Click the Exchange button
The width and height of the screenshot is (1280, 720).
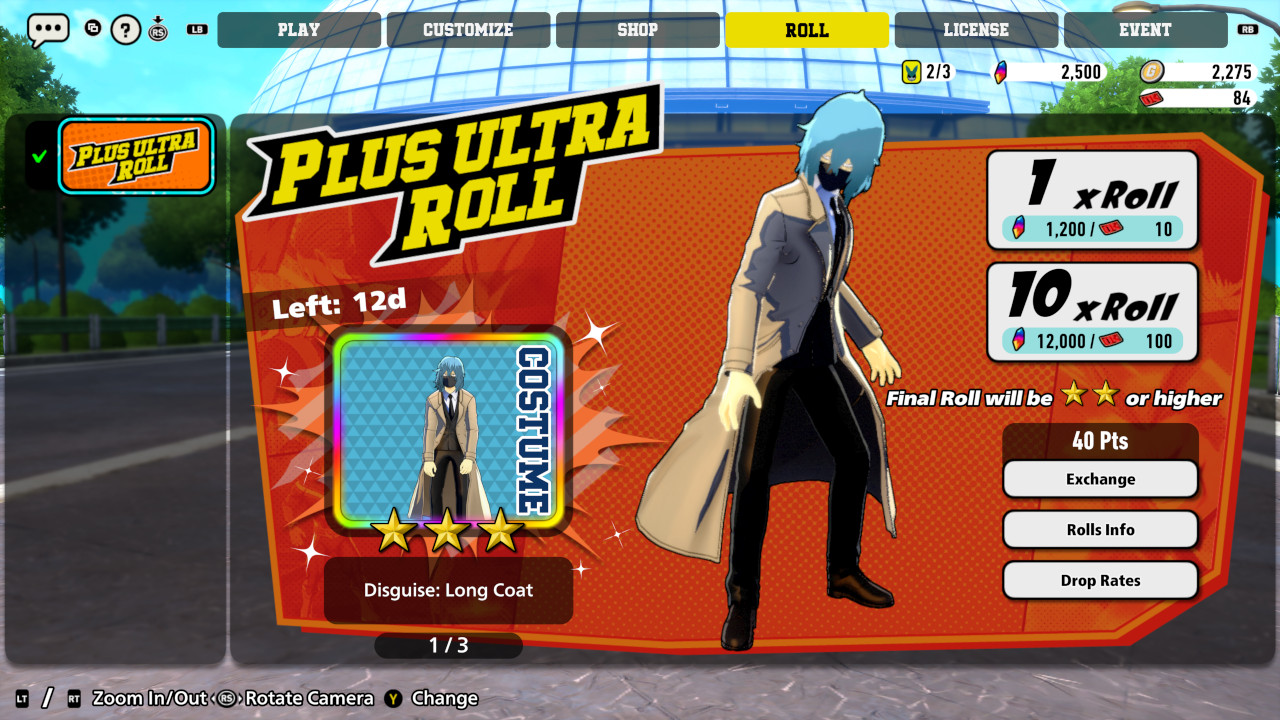pos(1100,478)
